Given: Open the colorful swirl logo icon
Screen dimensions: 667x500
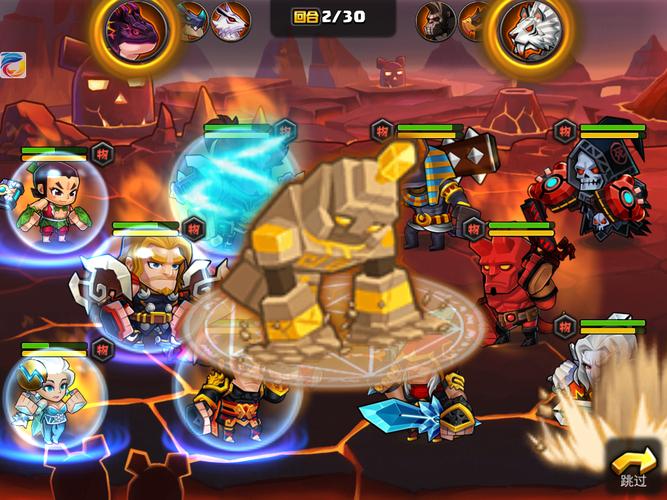Looking at the screenshot, I should pos(12,64).
